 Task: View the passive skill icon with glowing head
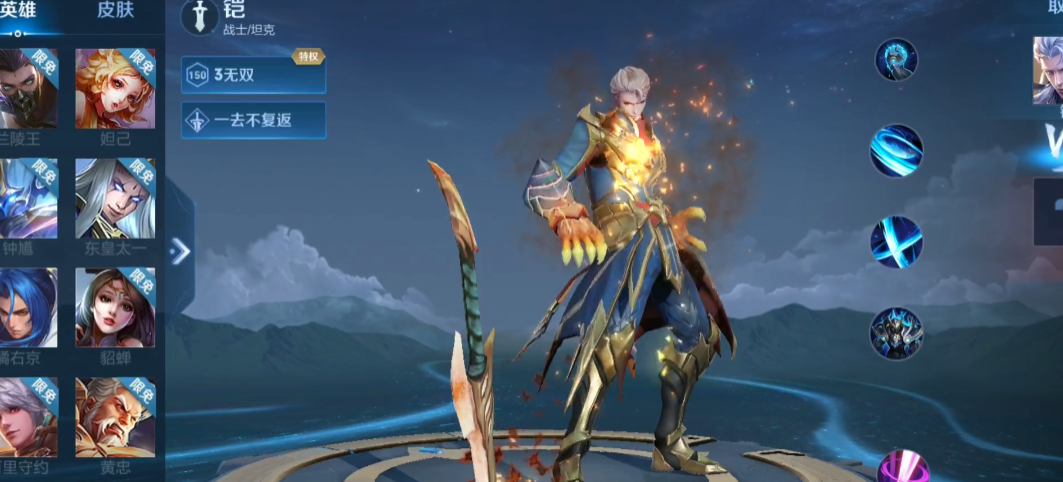[896, 60]
